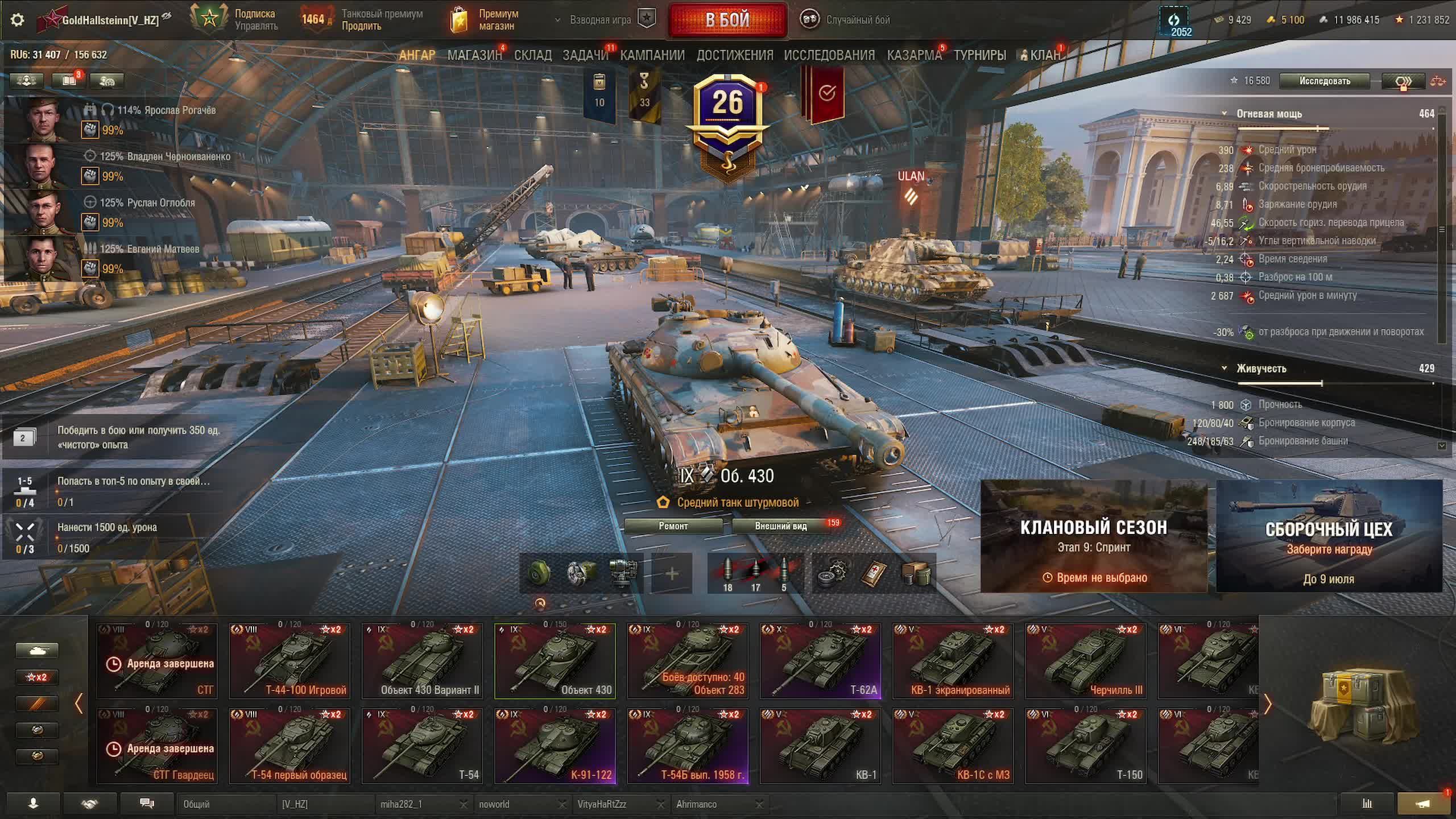Start battle with the В БОЙ button
Screen dimensions: 1456x819
(727, 20)
